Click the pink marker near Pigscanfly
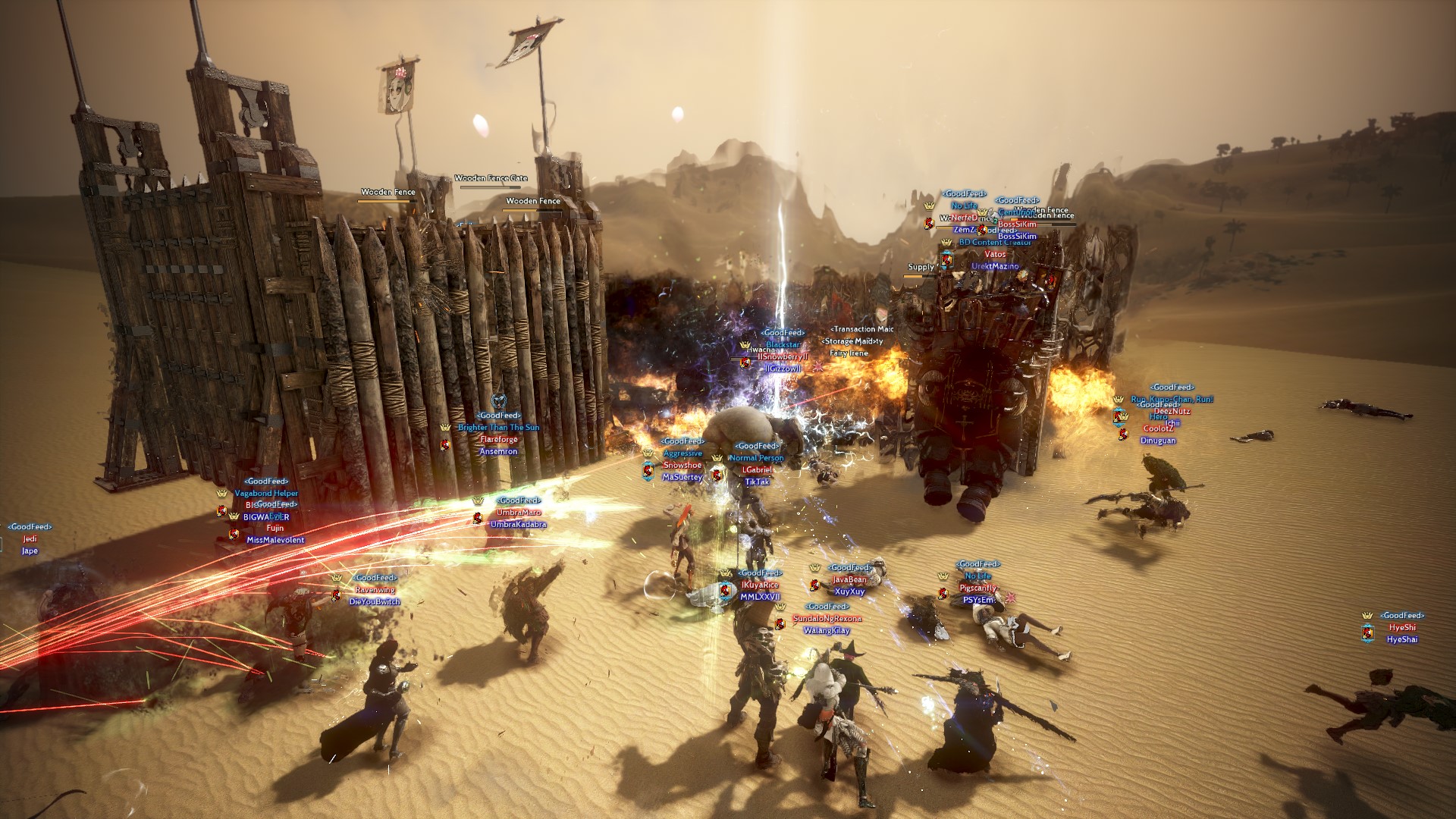 coord(1010,598)
